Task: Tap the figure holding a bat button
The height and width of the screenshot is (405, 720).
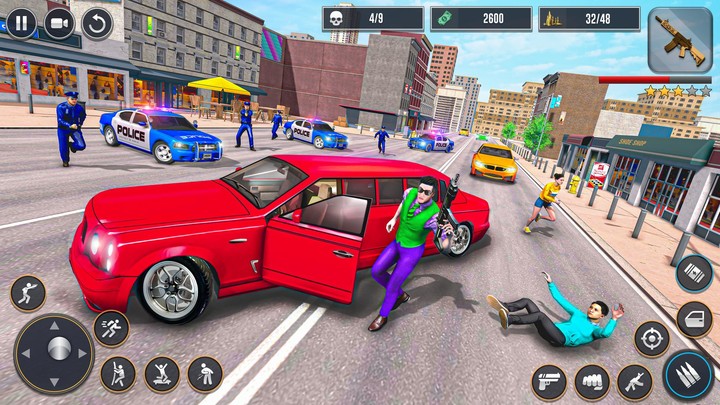Action: click(x=118, y=374)
